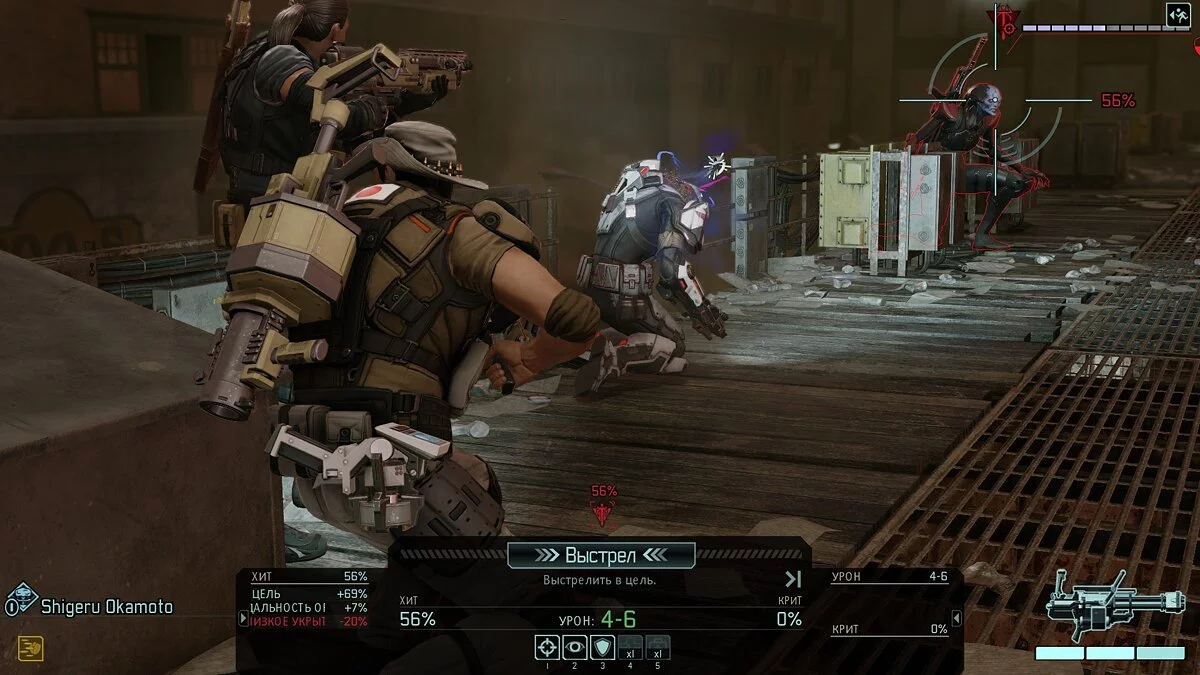Collapse the hit chance breakdown panel arrow
The width and height of the screenshot is (1200, 675).
coord(243,619)
